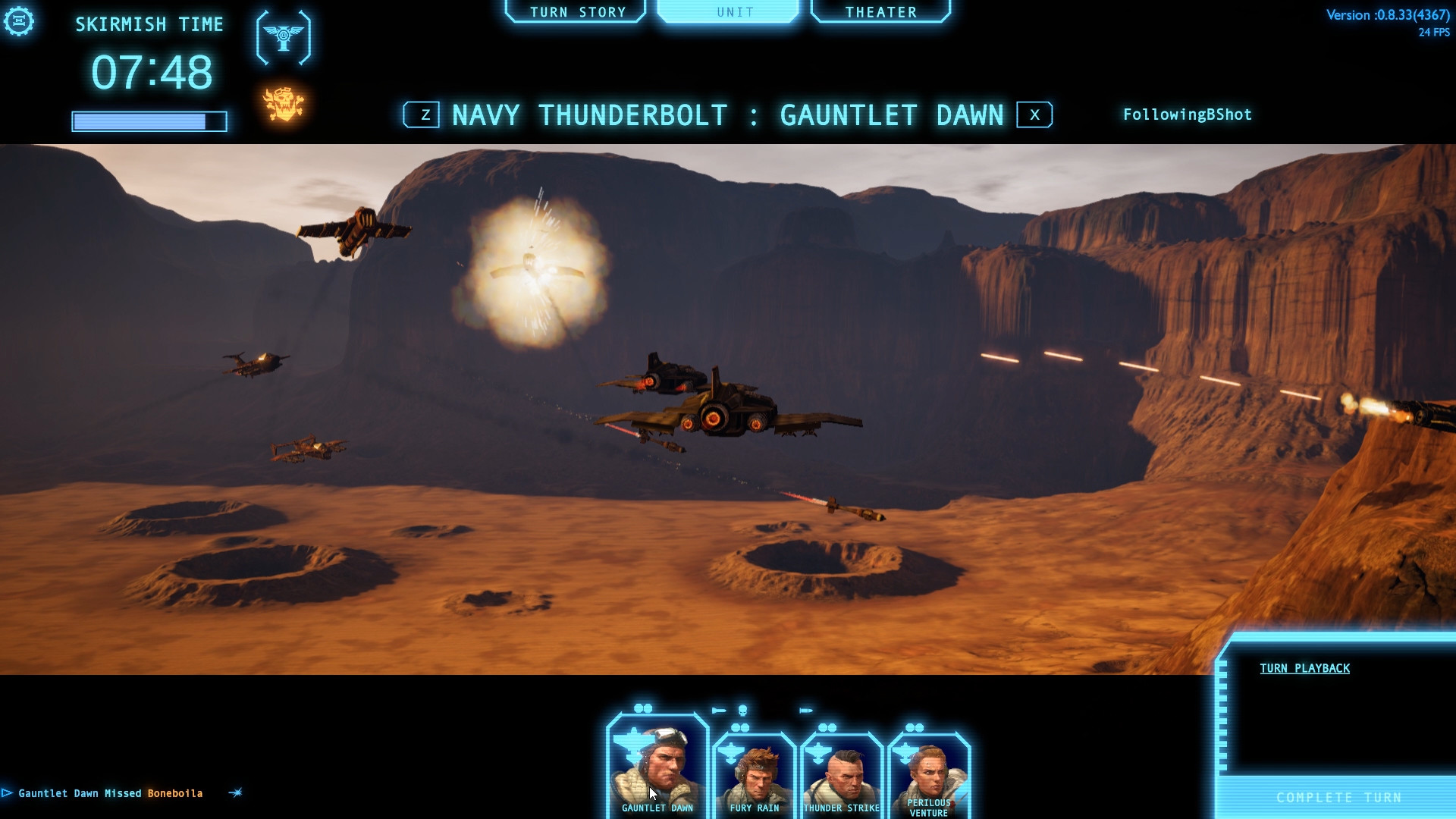Open Perilous Venture's expanded unit card

[x=930, y=773]
